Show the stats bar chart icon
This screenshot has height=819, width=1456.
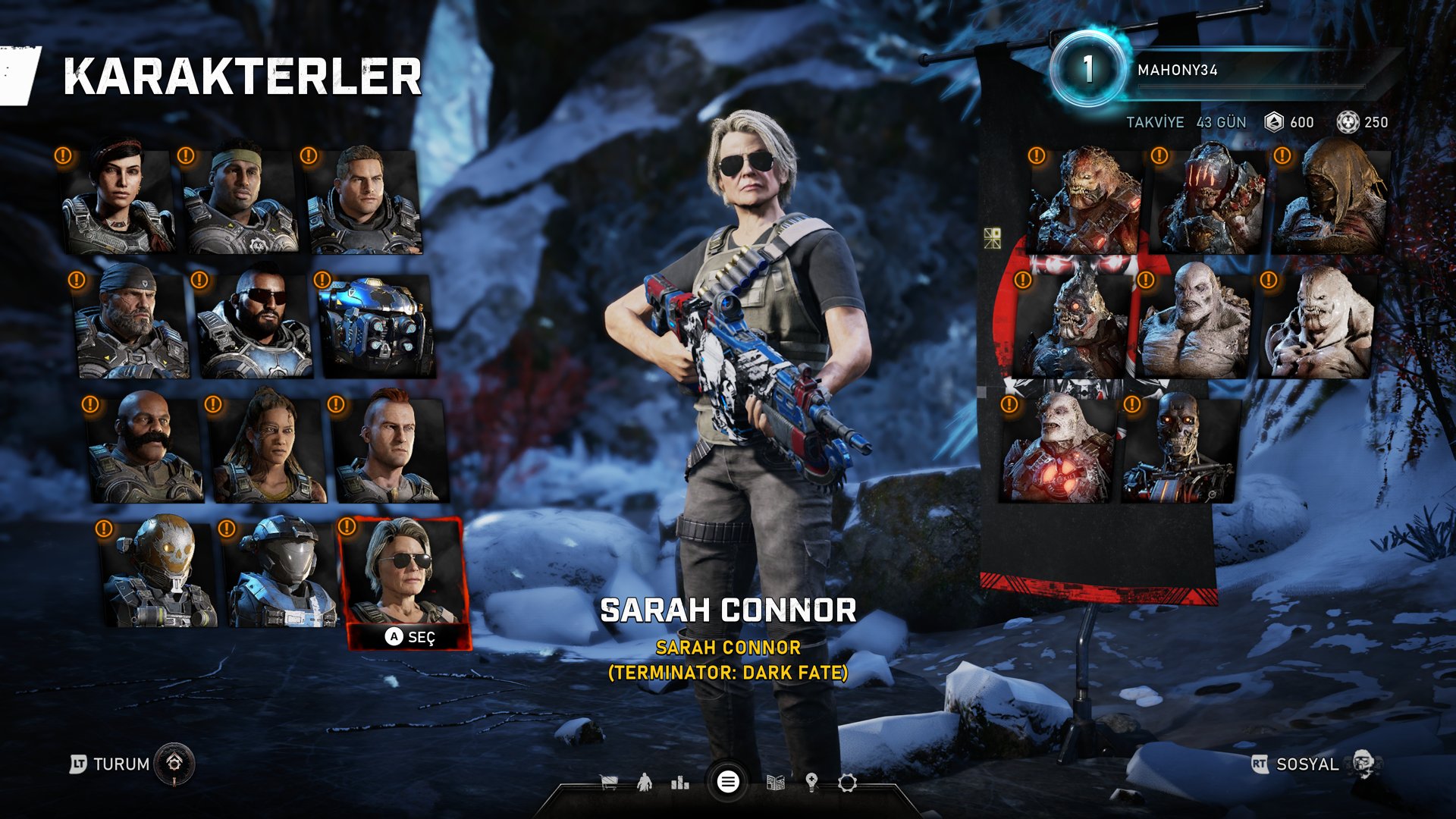click(680, 782)
